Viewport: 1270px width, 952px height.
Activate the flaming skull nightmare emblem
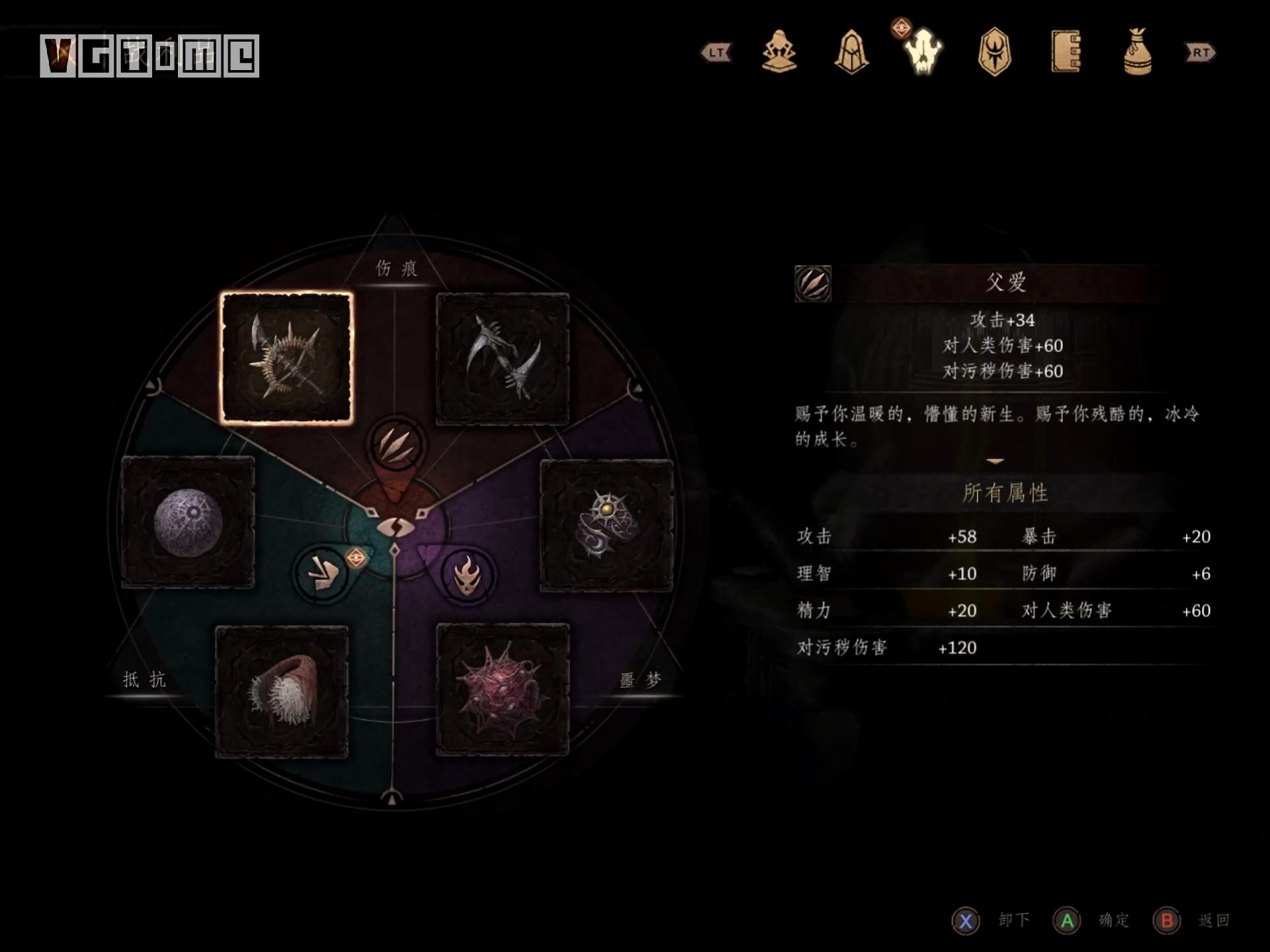(467, 575)
